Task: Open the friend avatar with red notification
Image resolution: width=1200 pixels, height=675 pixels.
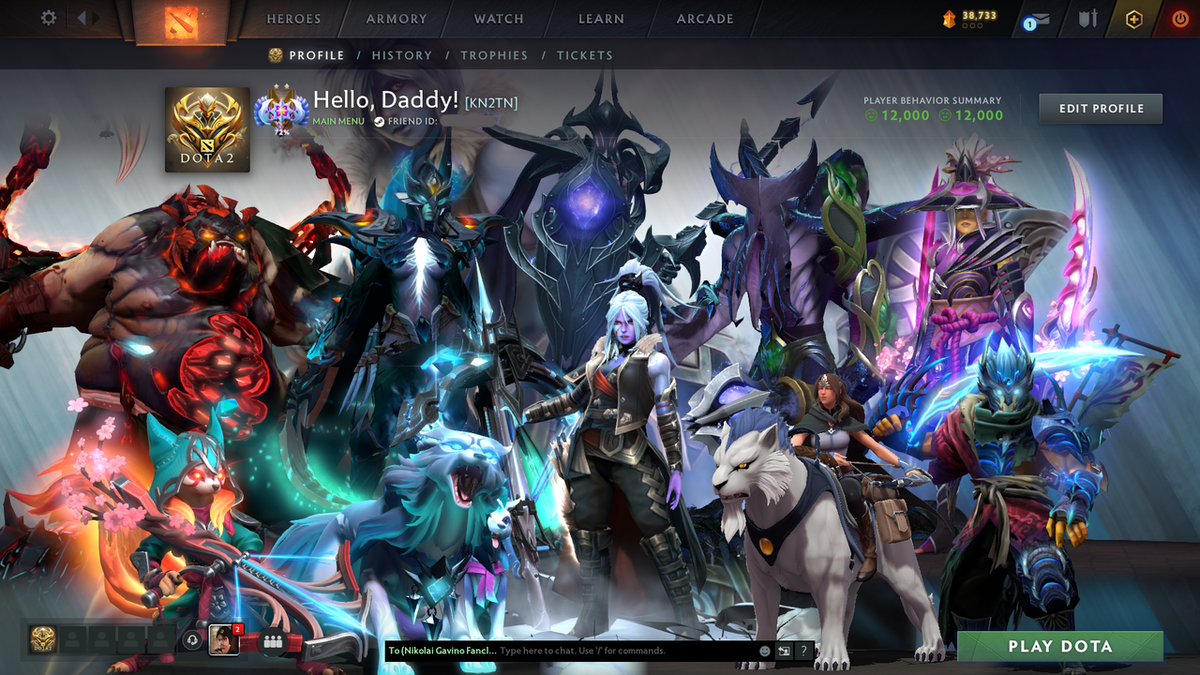Action: pyautogui.click(x=223, y=640)
